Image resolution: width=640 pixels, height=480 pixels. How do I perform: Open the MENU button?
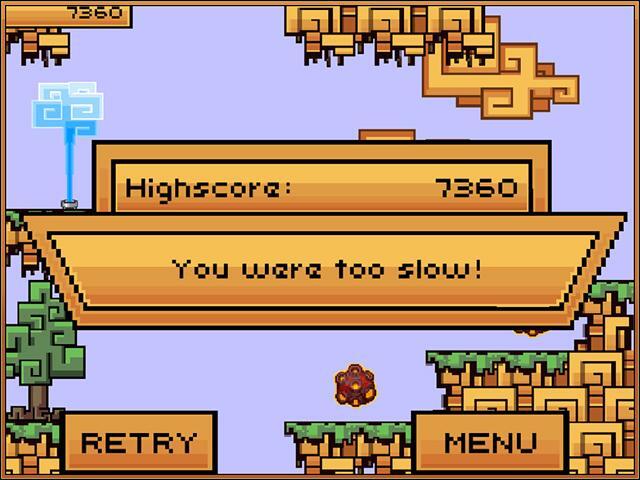(x=490, y=442)
